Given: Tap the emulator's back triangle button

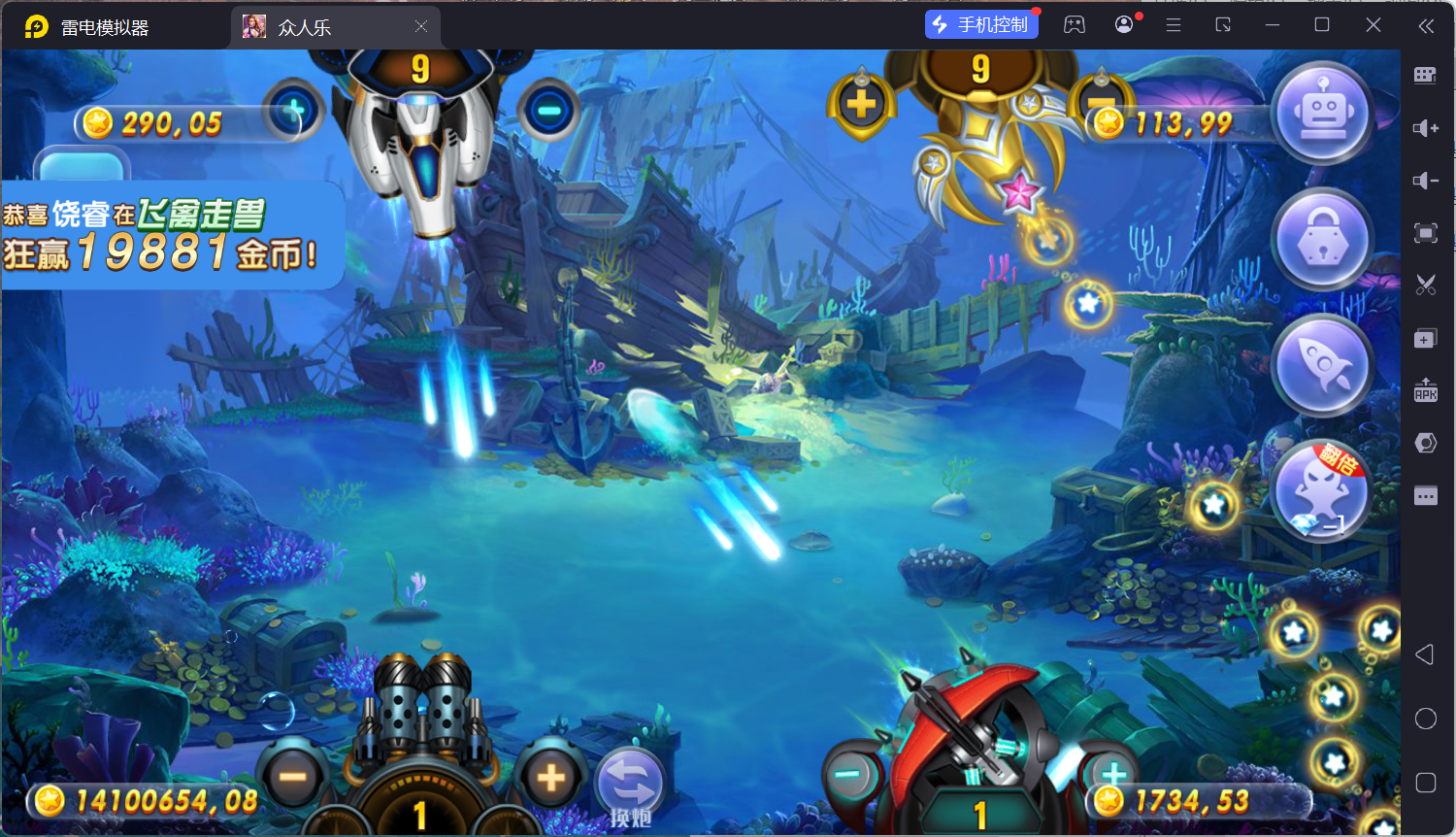Looking at the screenshot, I should point(1424,654).
